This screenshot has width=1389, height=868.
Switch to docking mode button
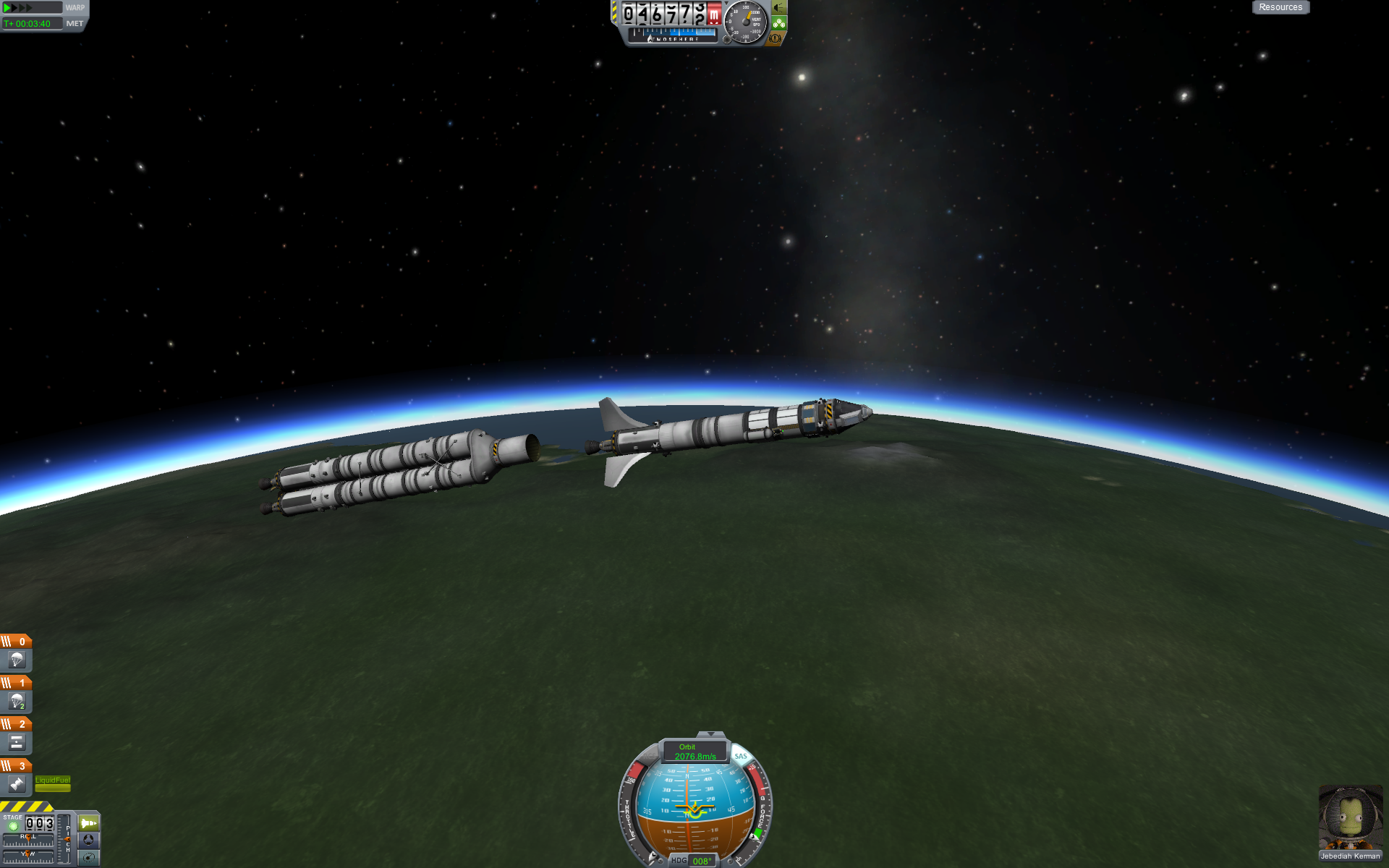pyautogui.click(x=88, y=840)
